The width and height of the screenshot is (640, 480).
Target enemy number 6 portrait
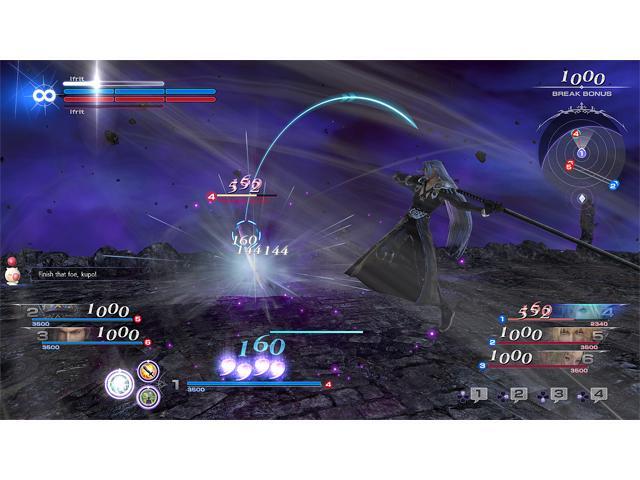574,357
